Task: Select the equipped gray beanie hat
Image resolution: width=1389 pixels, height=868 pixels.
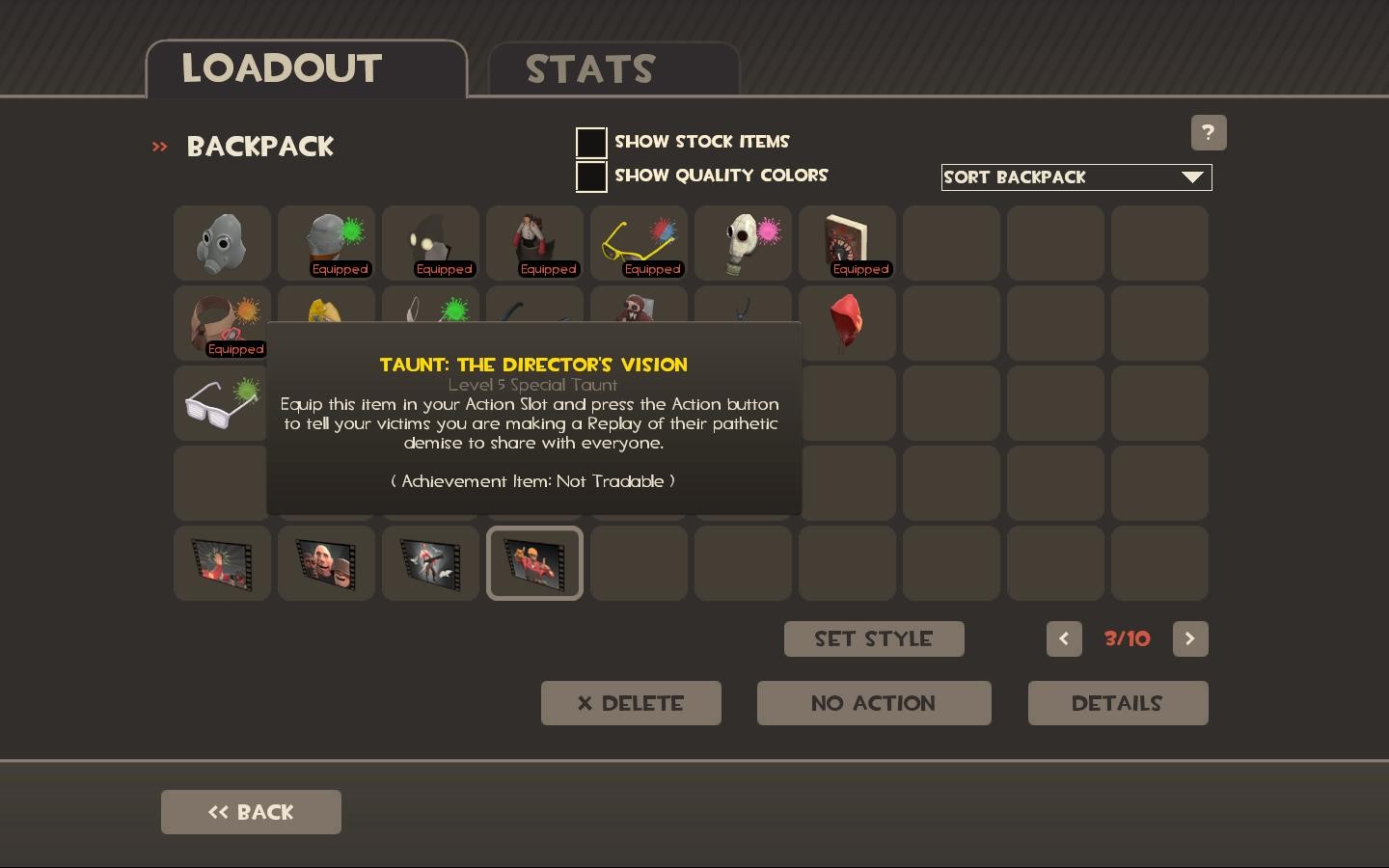Action: click(326, 243)
